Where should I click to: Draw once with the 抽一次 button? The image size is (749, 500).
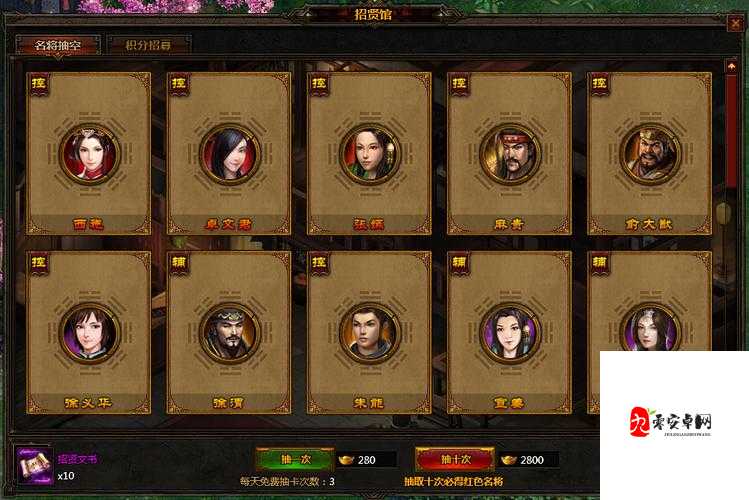[x=294, y=459]
